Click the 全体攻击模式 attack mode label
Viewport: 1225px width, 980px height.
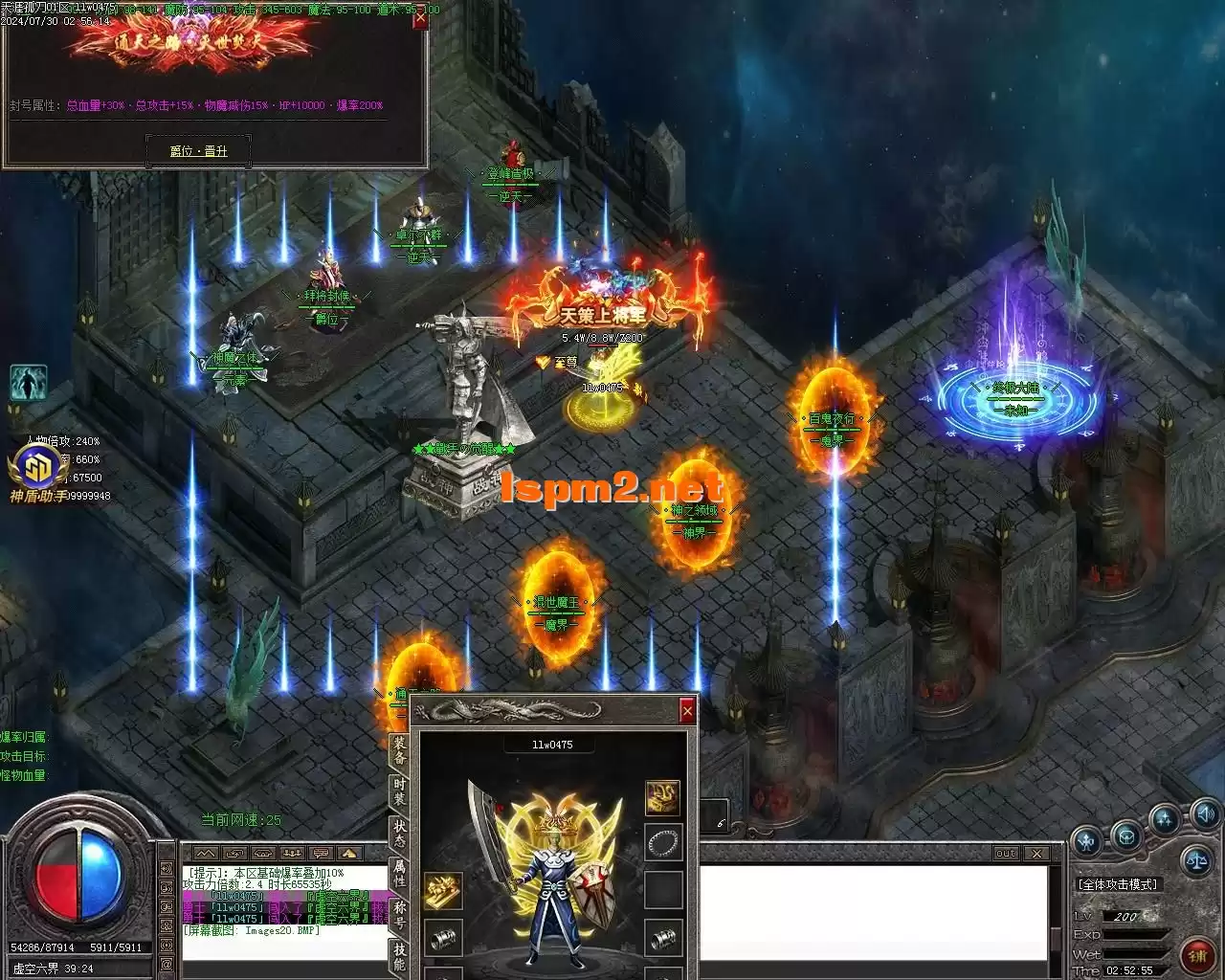pyautogui.click(x=1117, y=884)
